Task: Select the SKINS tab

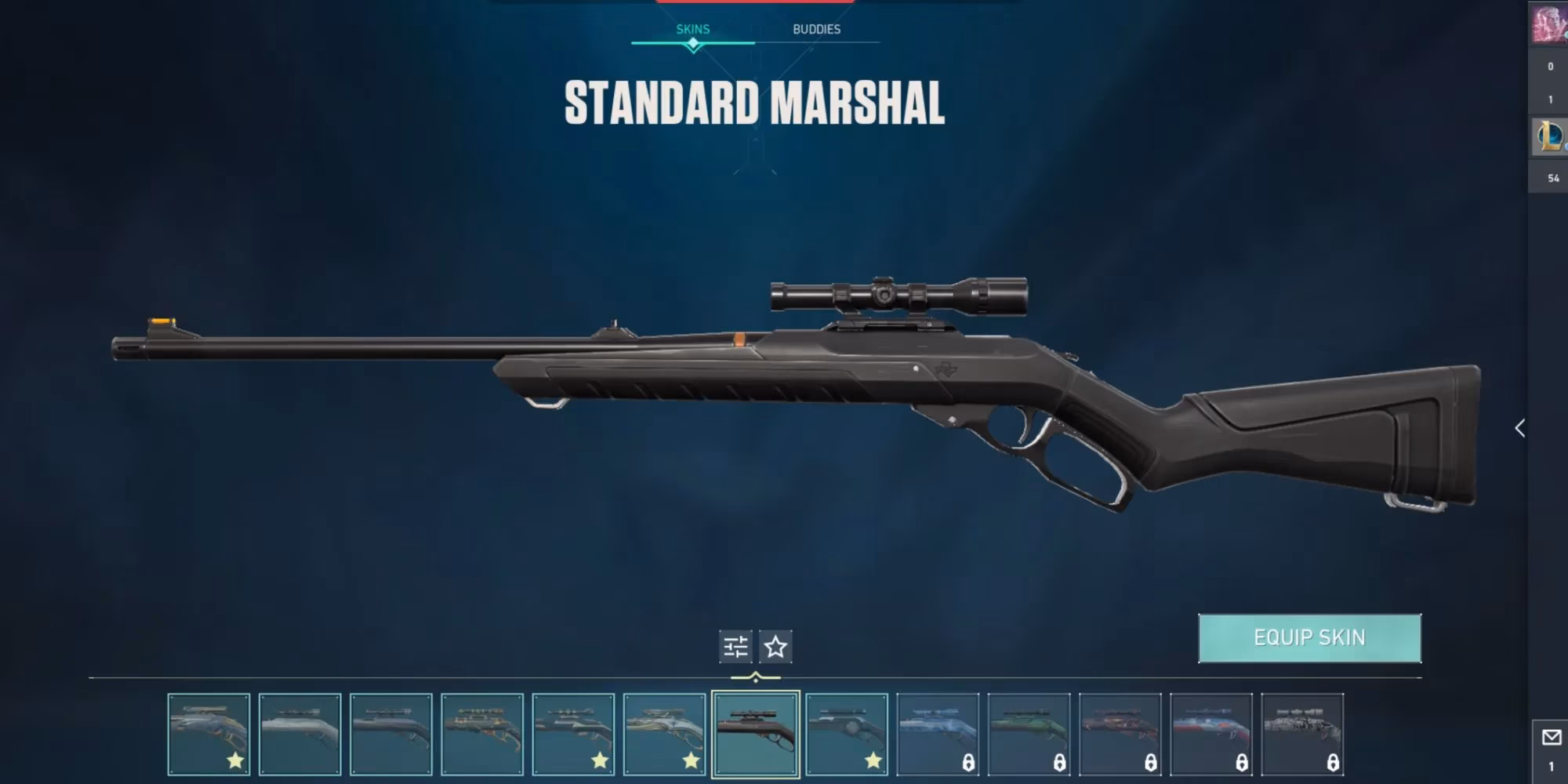Action: click(693, 29)
